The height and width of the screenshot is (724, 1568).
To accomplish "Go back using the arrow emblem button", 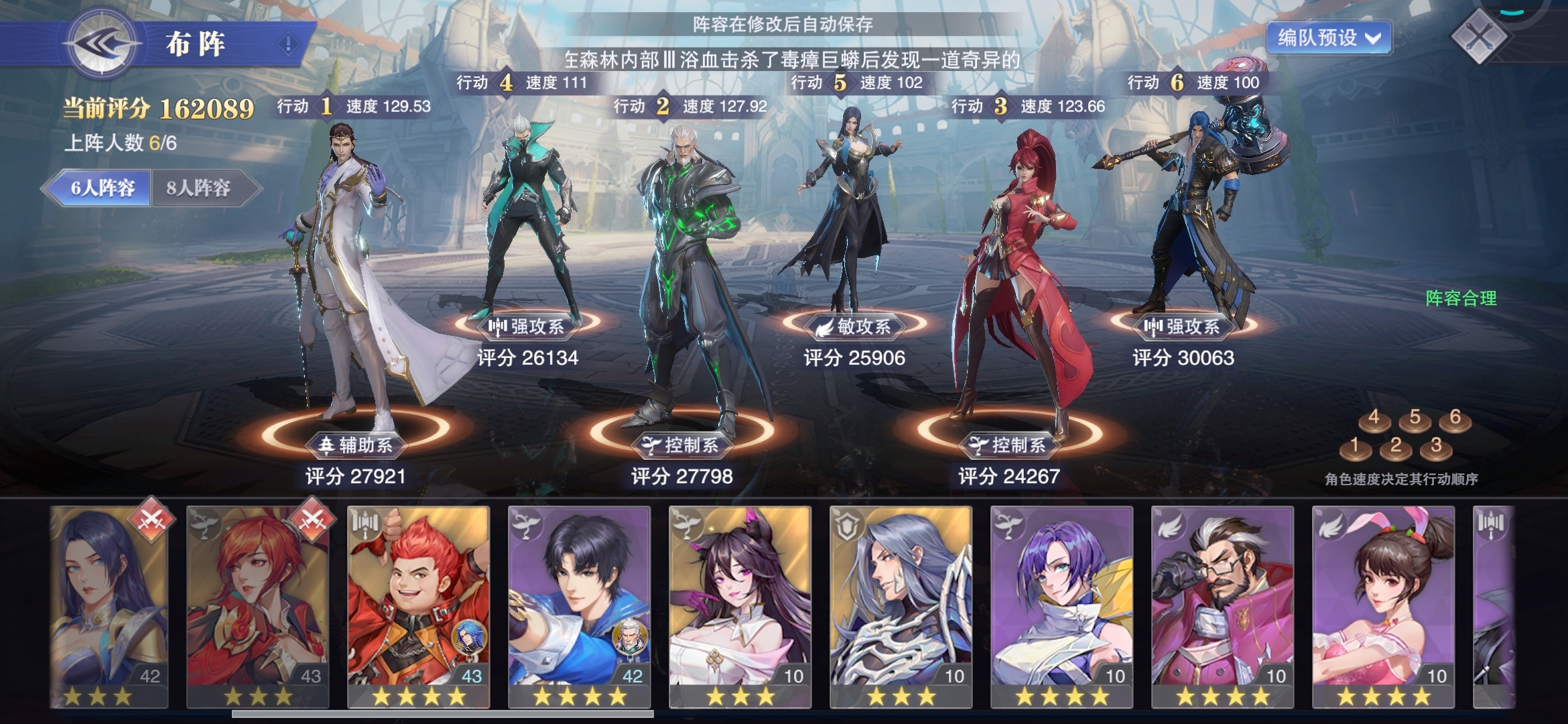I will [x=102, y=44].
